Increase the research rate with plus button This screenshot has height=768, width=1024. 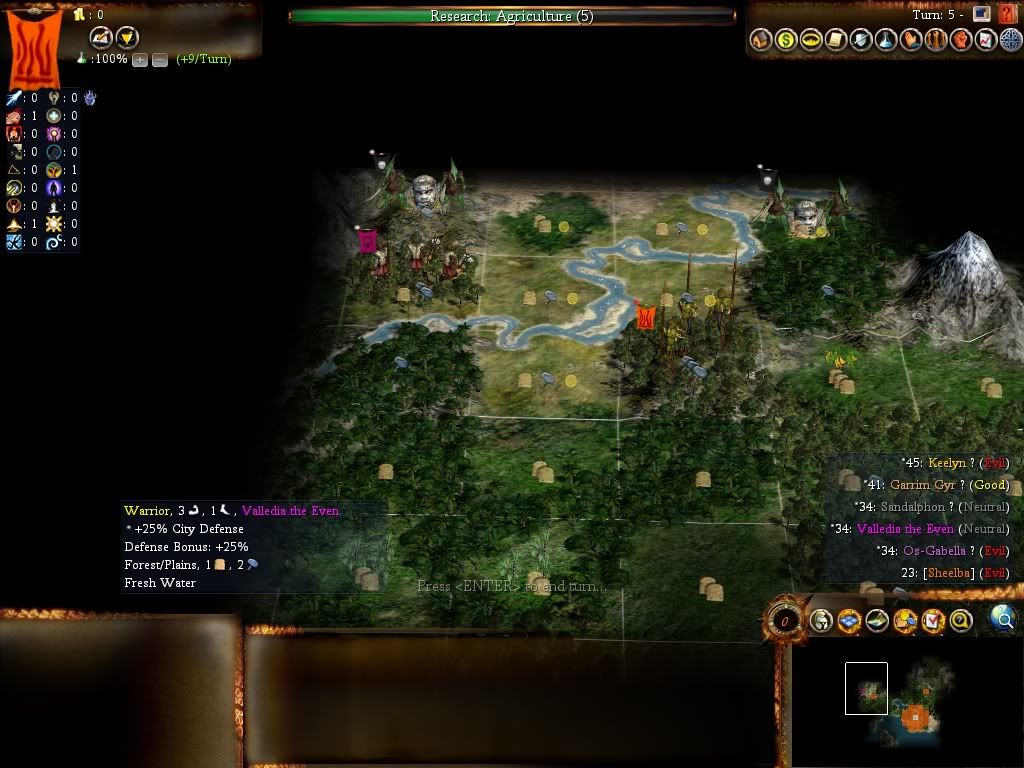[140, 60]
